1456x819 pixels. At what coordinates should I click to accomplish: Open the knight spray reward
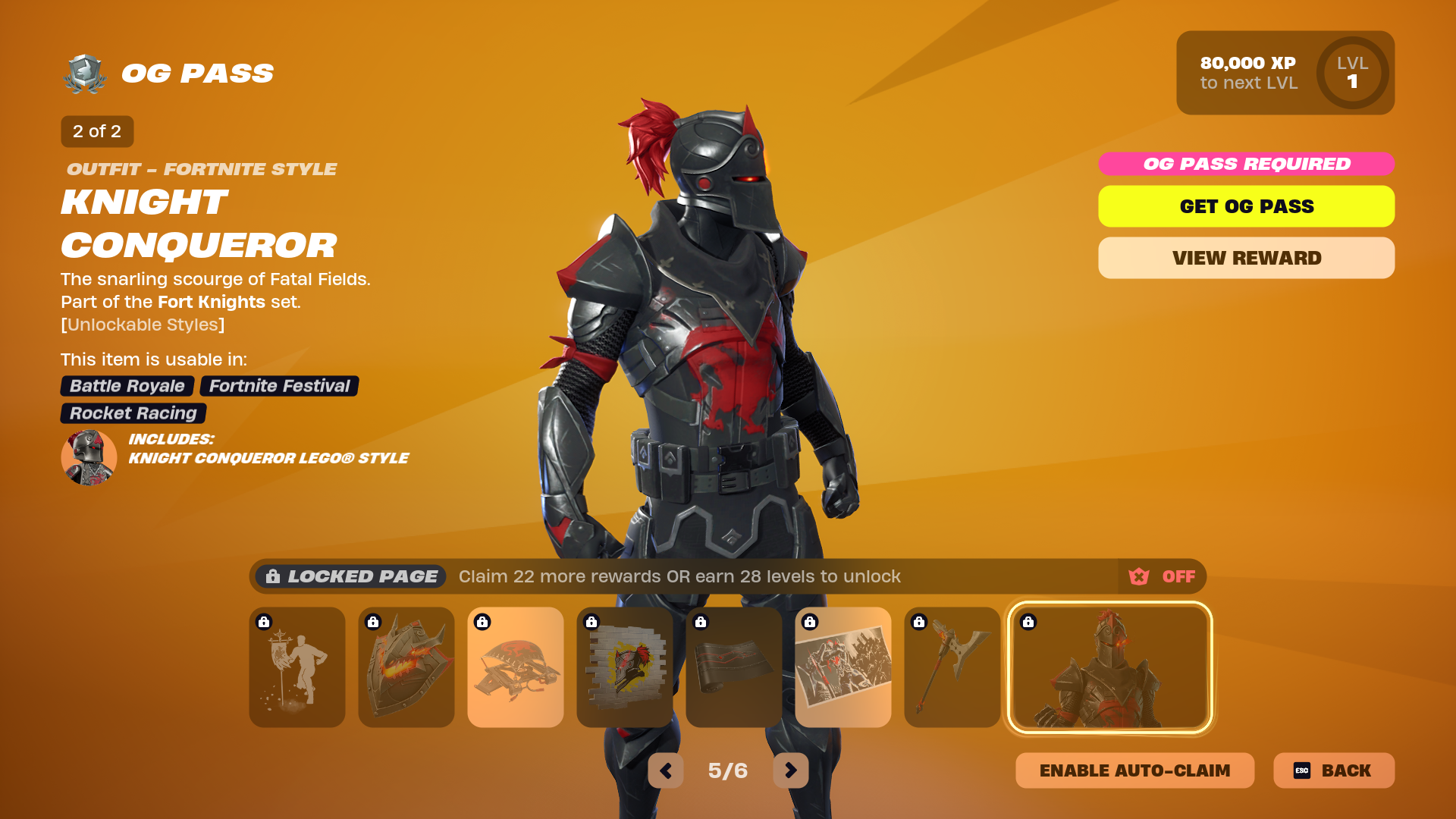point(625,667)
